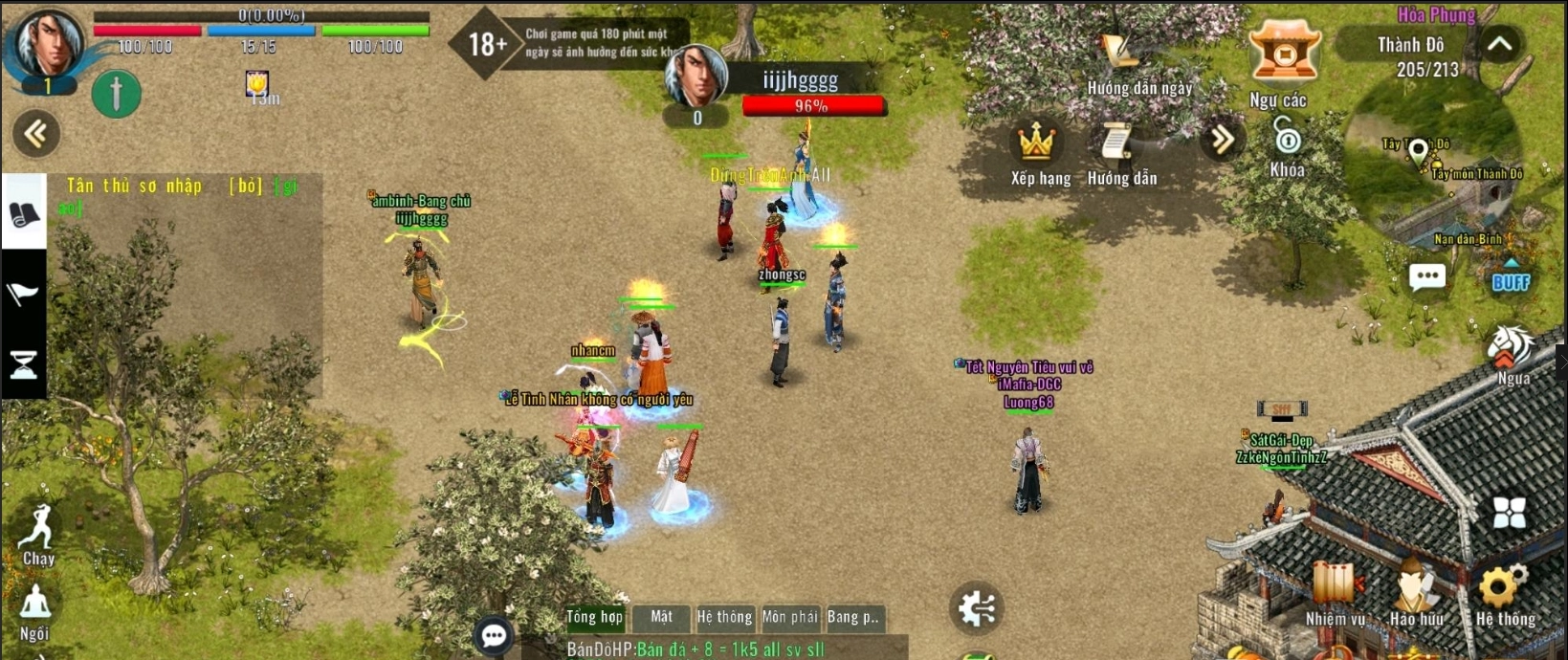Open the Ngự các shop icon
This screenshot has width=1568, height=660.
[1284, 54]
